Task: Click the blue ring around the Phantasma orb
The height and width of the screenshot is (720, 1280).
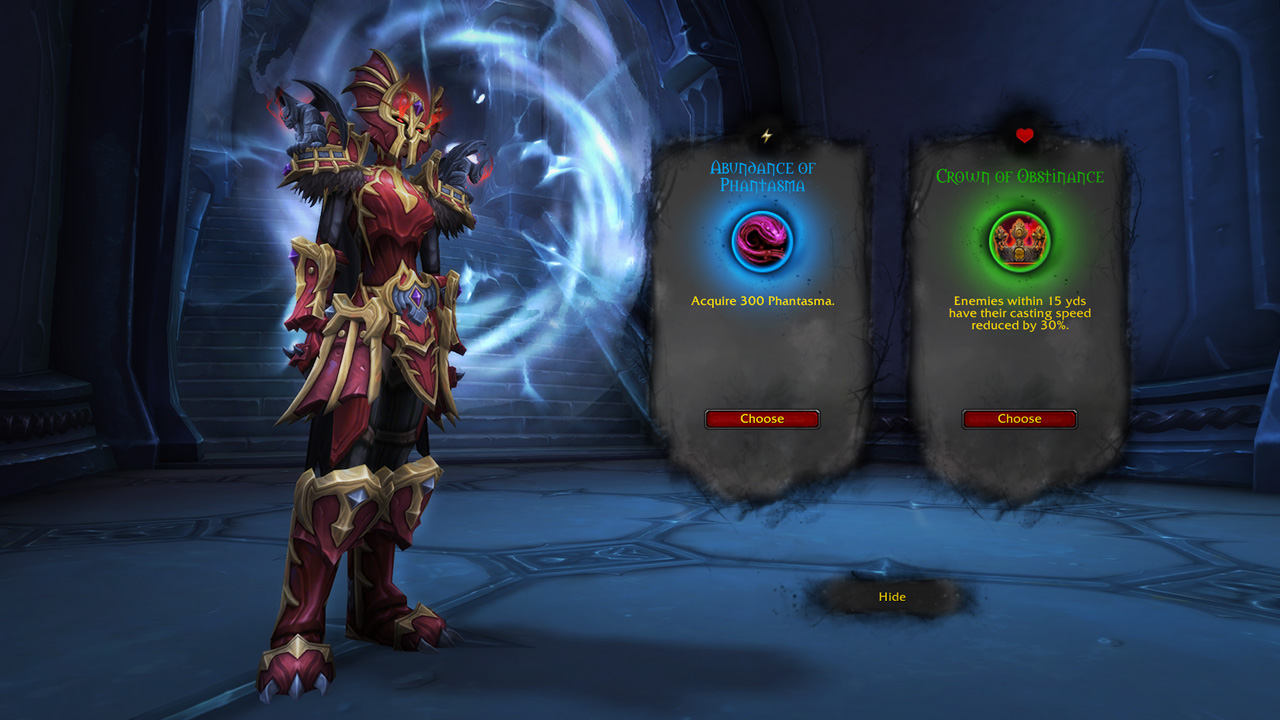Action: 762,214
